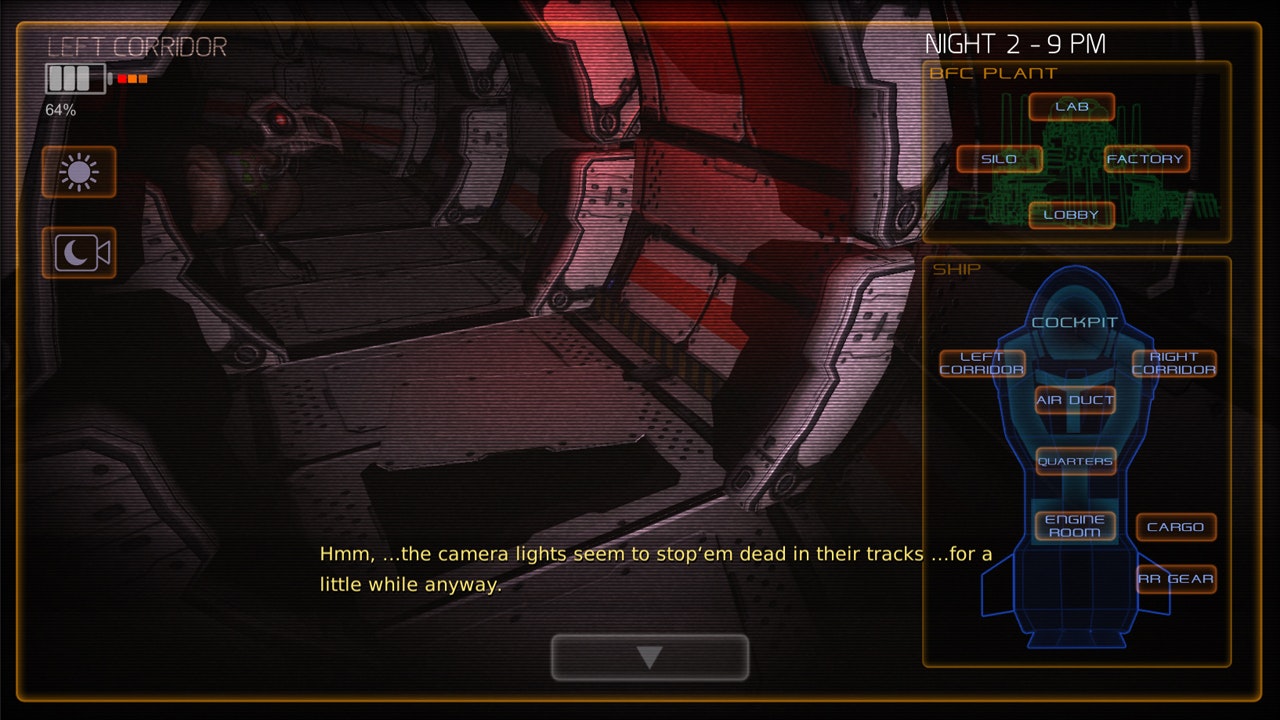This screenshot has height=720, width=1280.
Task: Check the AIR DUCT camera
Action: [x=1075, y=401]
